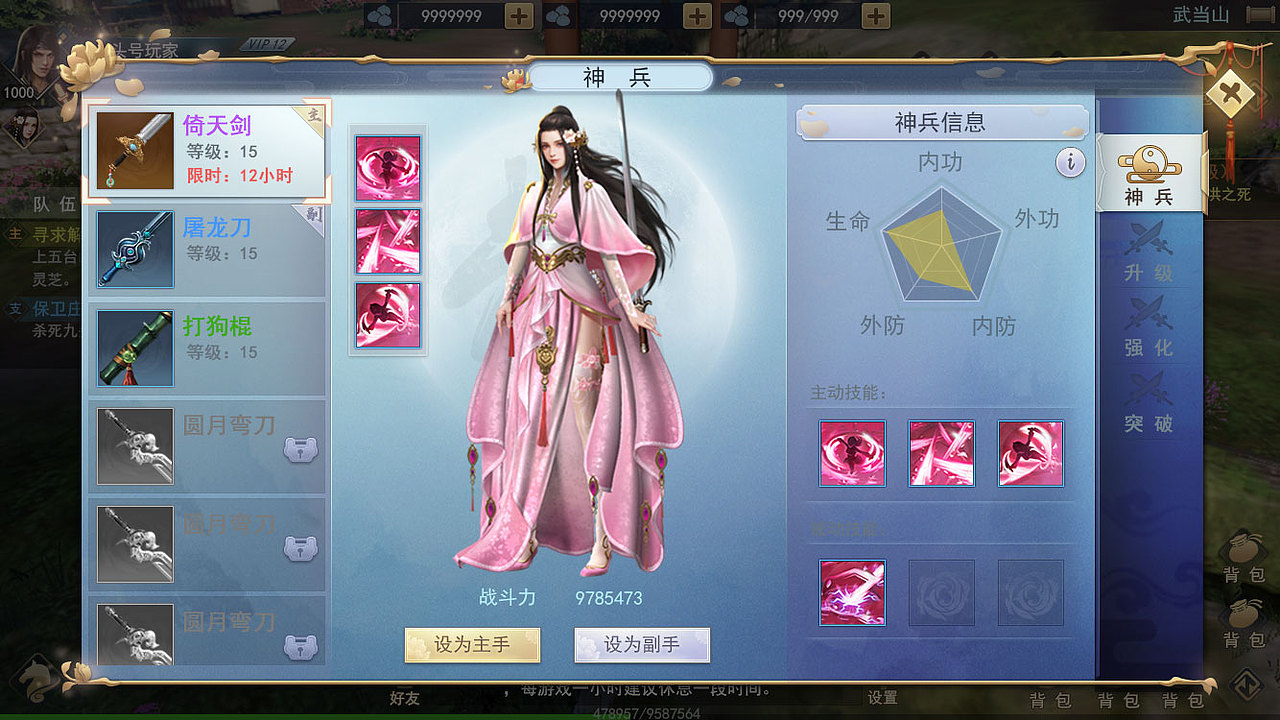
Task: Select the first active skill icon
Action: click(x=851, y=452)
